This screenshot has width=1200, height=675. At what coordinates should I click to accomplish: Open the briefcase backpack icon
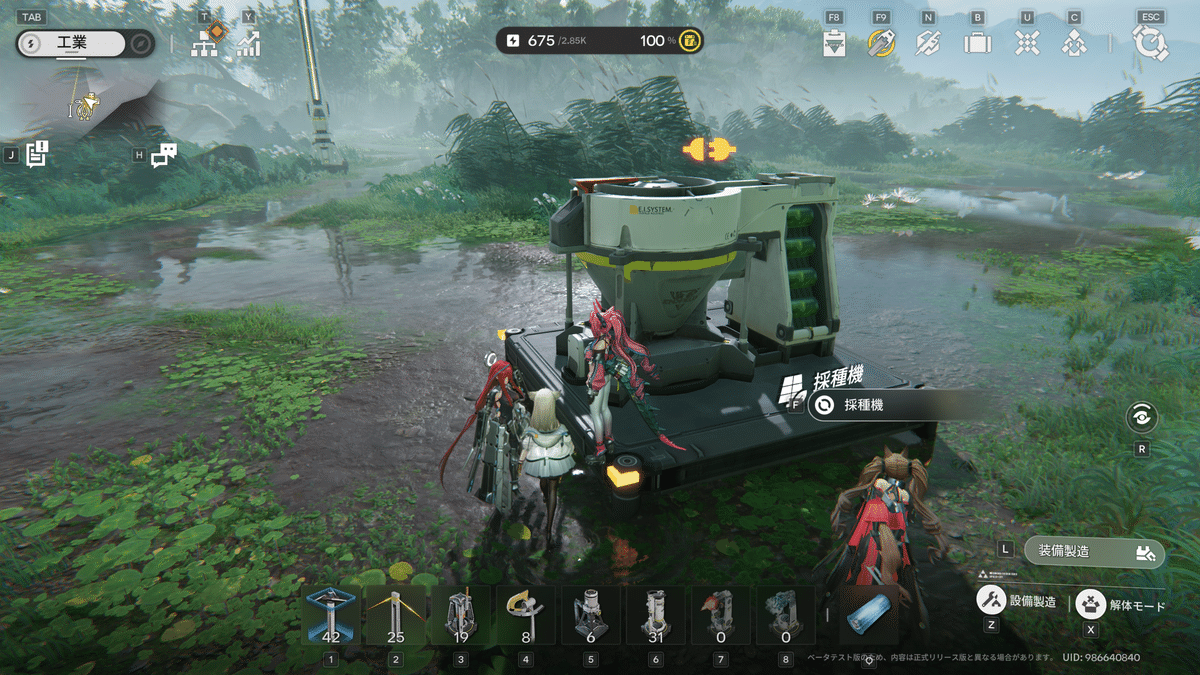[977, 43]
